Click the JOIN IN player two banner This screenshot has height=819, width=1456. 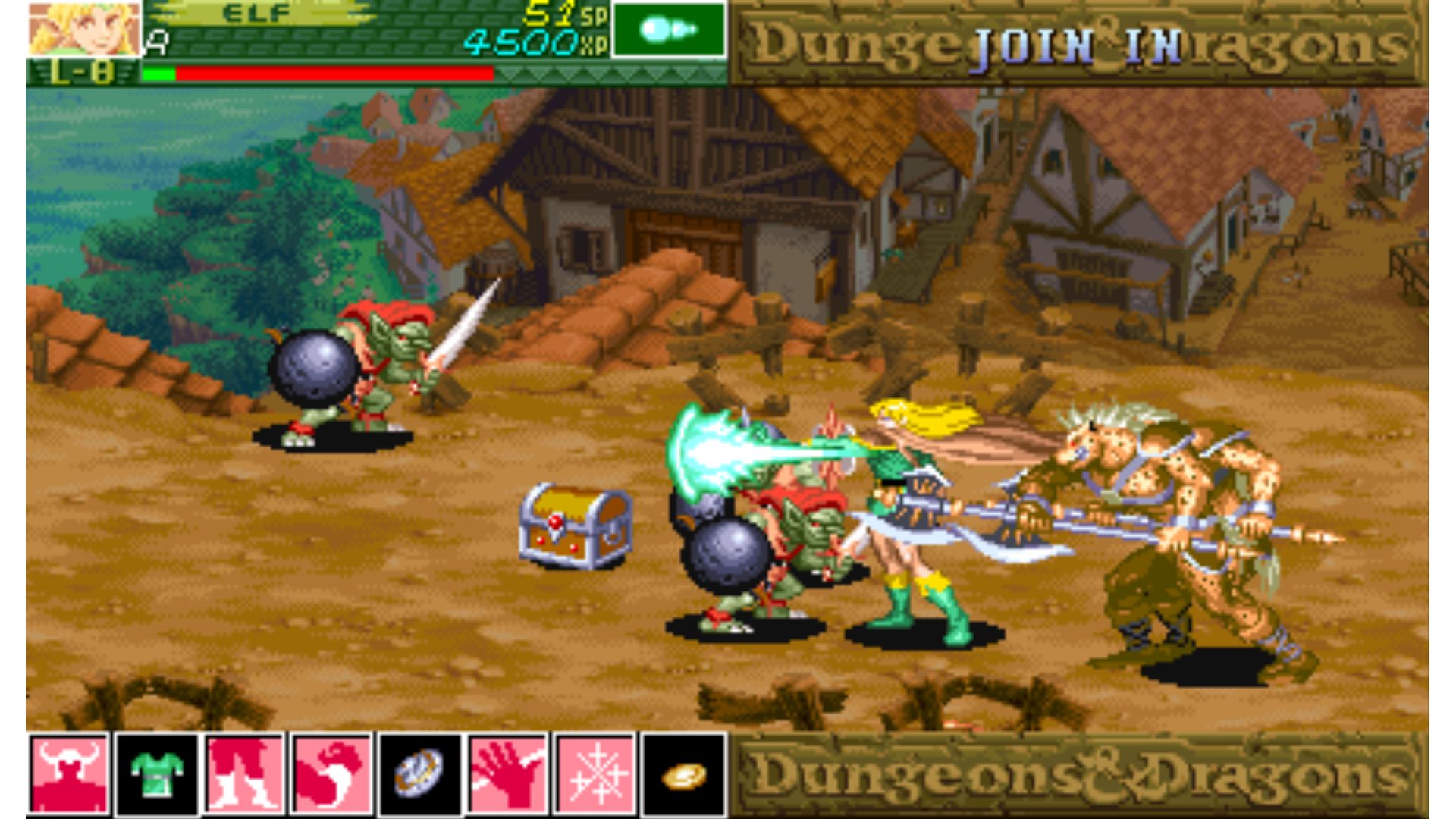1078,45
